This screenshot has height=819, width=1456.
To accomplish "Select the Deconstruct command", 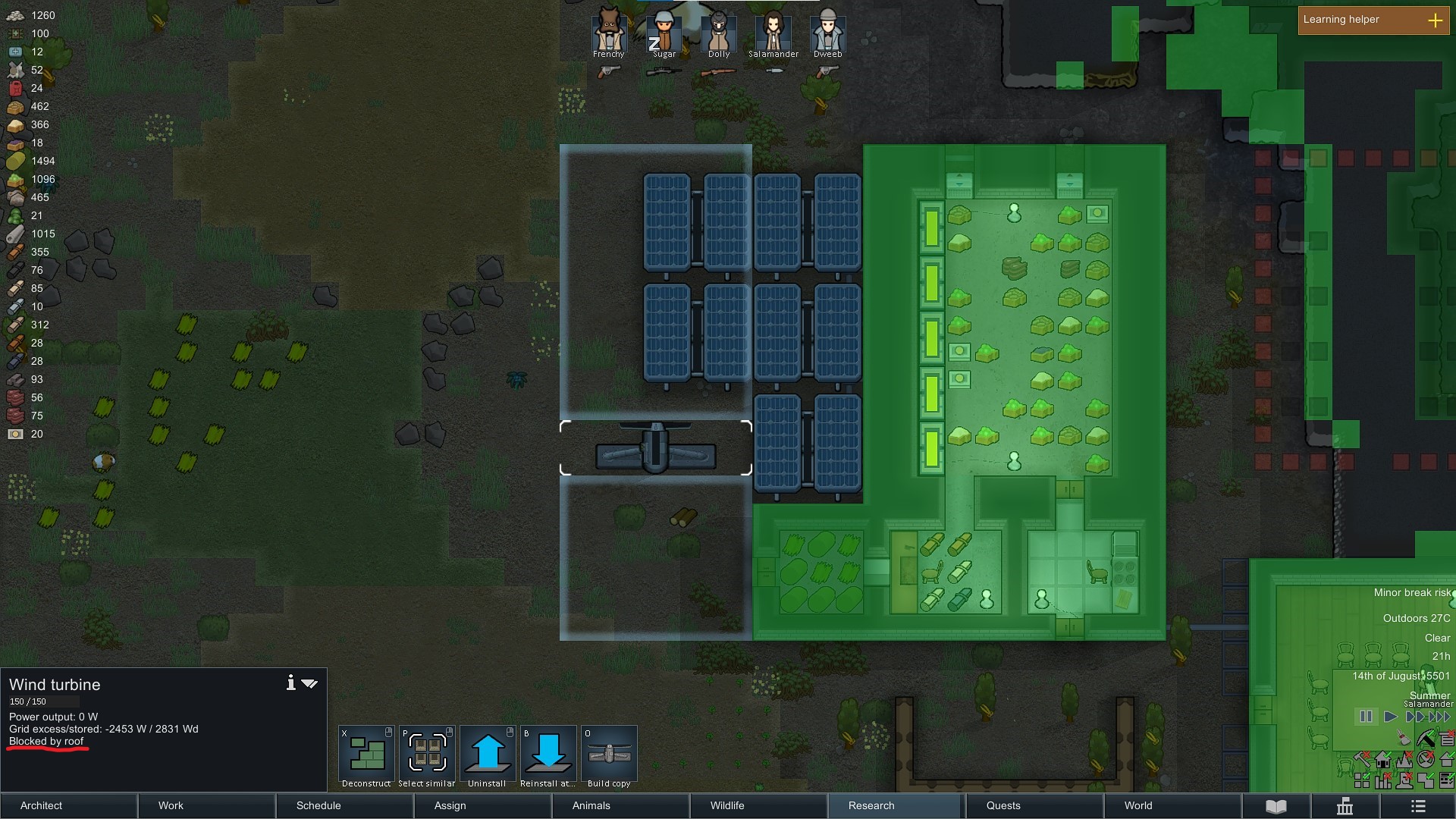I will [x=366, y=754].
